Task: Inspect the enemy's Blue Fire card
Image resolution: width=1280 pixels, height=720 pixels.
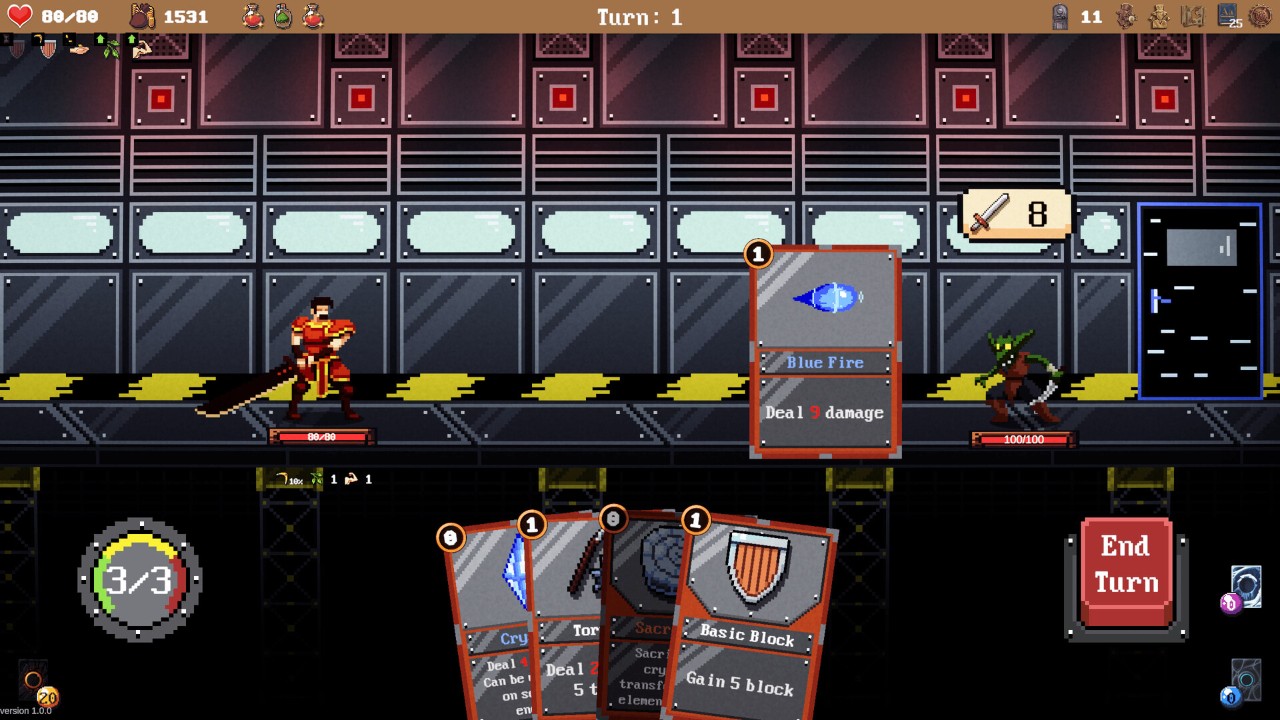Action: [x=825, y=352]
